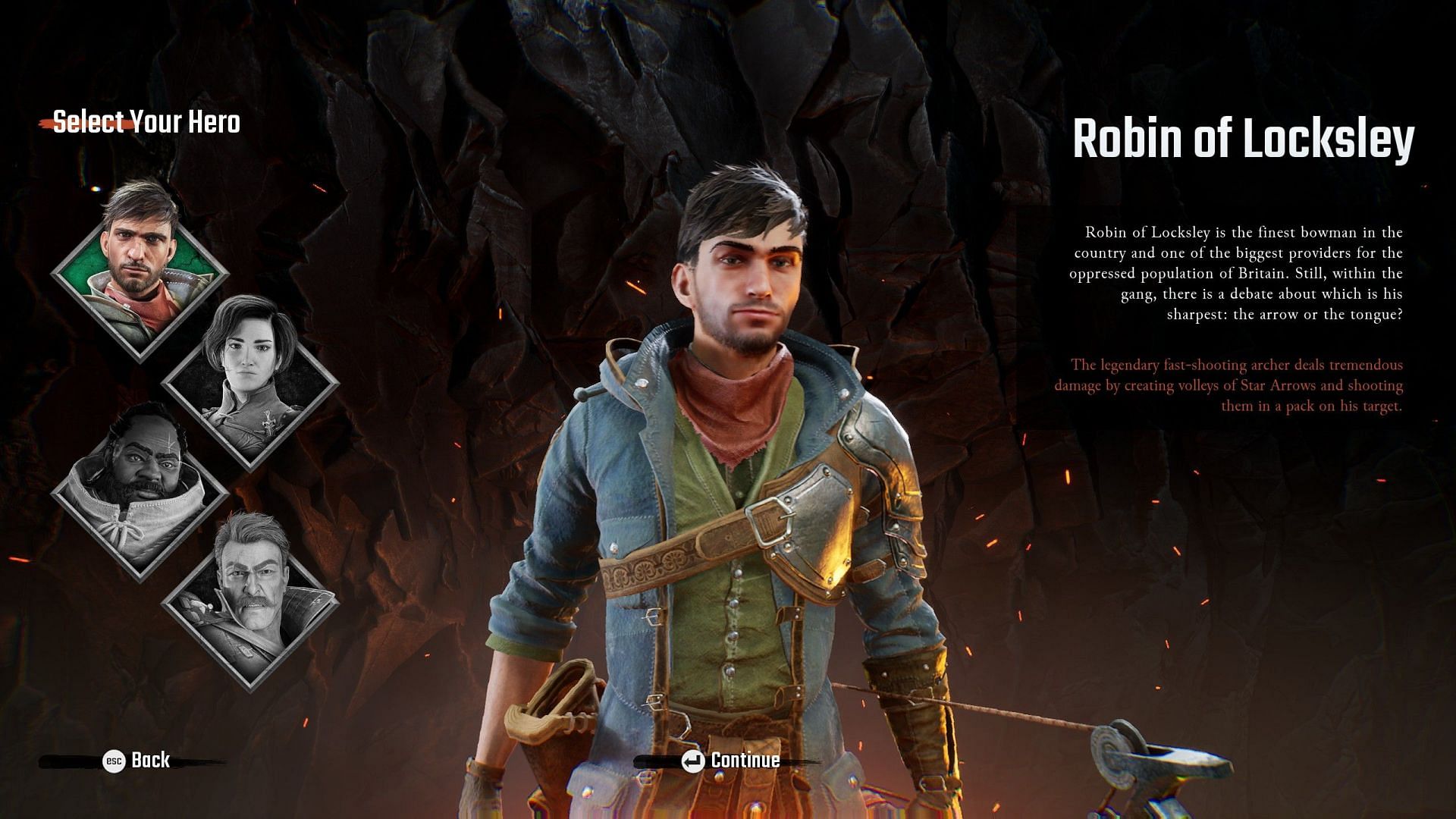The image size is (1456, 819).
Task: Pick the bearded hooded friar portrait
Action: point(140,491)
